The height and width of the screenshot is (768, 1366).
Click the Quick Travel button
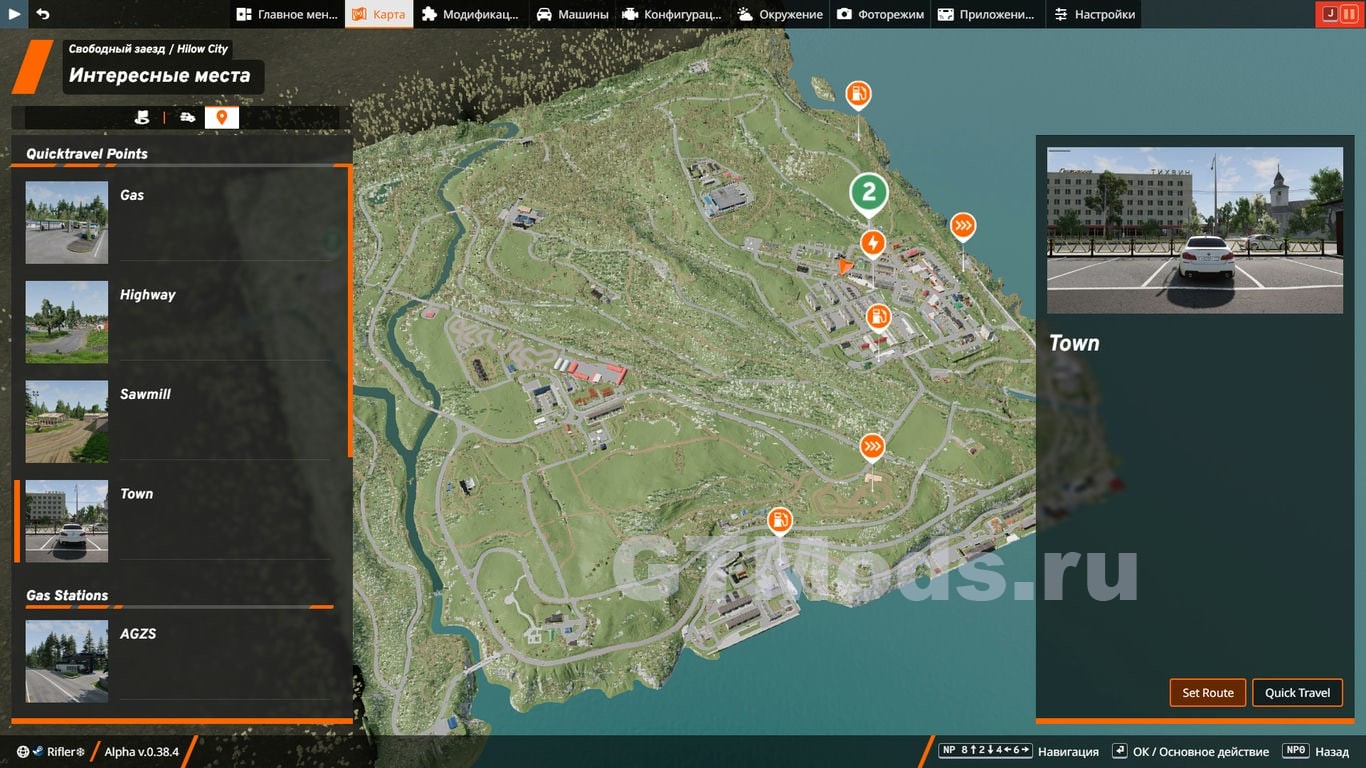point(1297,693)
